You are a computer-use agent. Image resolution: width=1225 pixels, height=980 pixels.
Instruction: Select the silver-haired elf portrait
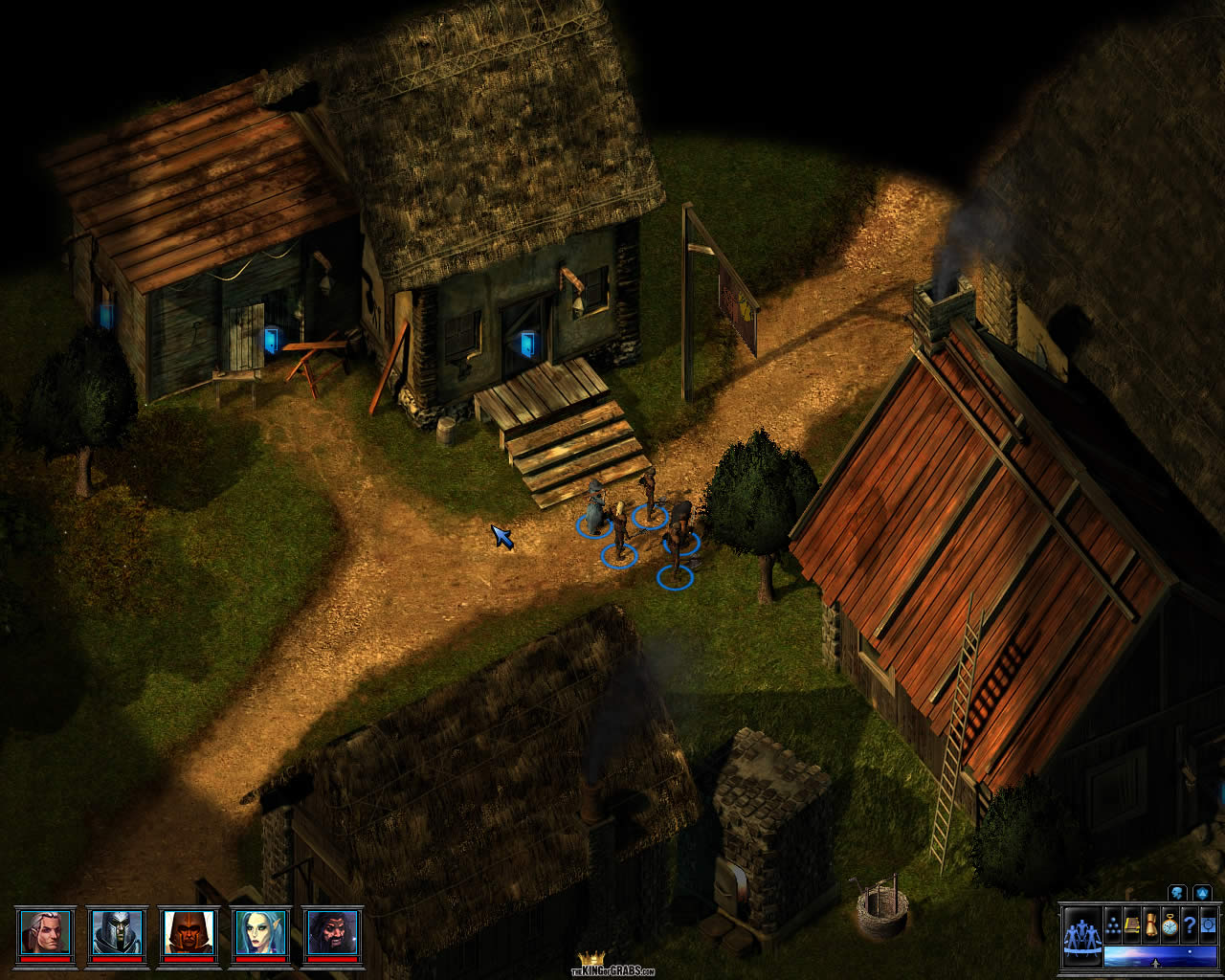pos(44,932)
